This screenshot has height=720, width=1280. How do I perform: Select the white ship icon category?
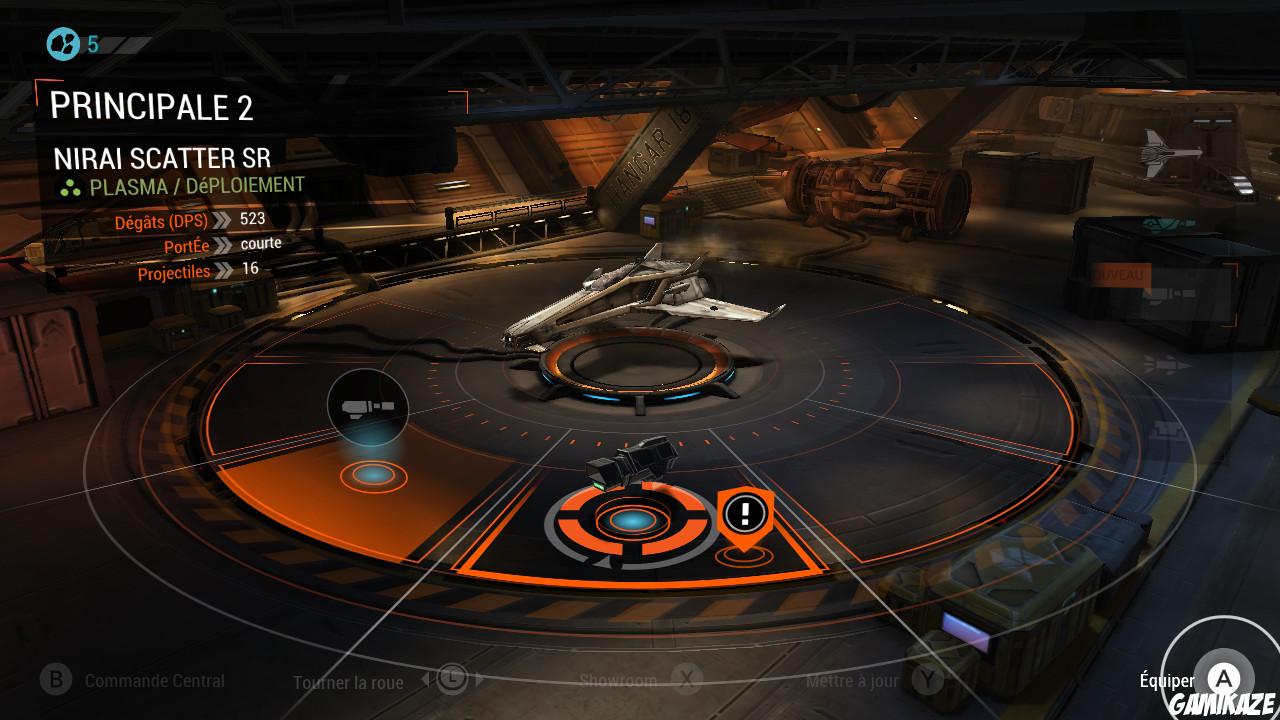(1171, 153)
